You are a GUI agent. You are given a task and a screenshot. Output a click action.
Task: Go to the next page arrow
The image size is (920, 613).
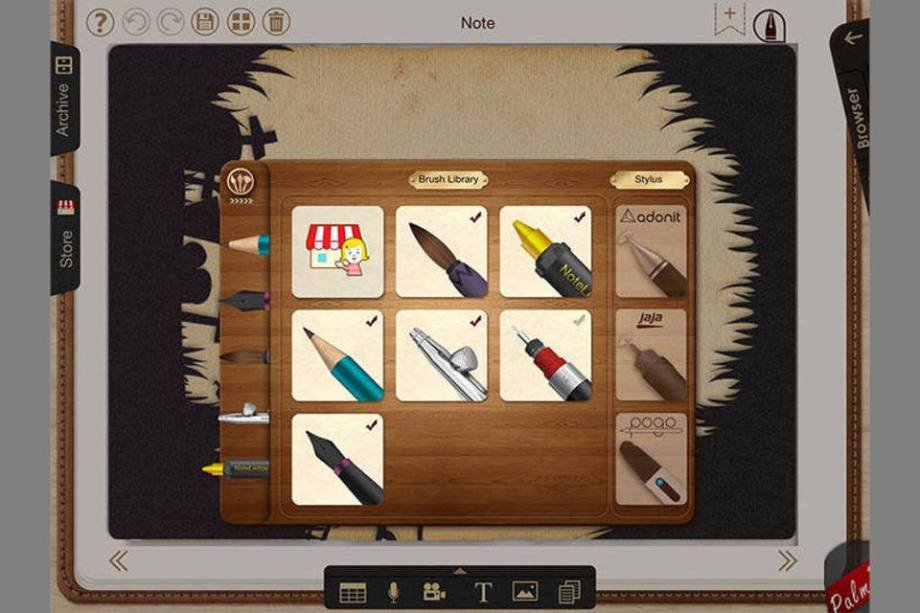coord(788,561)
